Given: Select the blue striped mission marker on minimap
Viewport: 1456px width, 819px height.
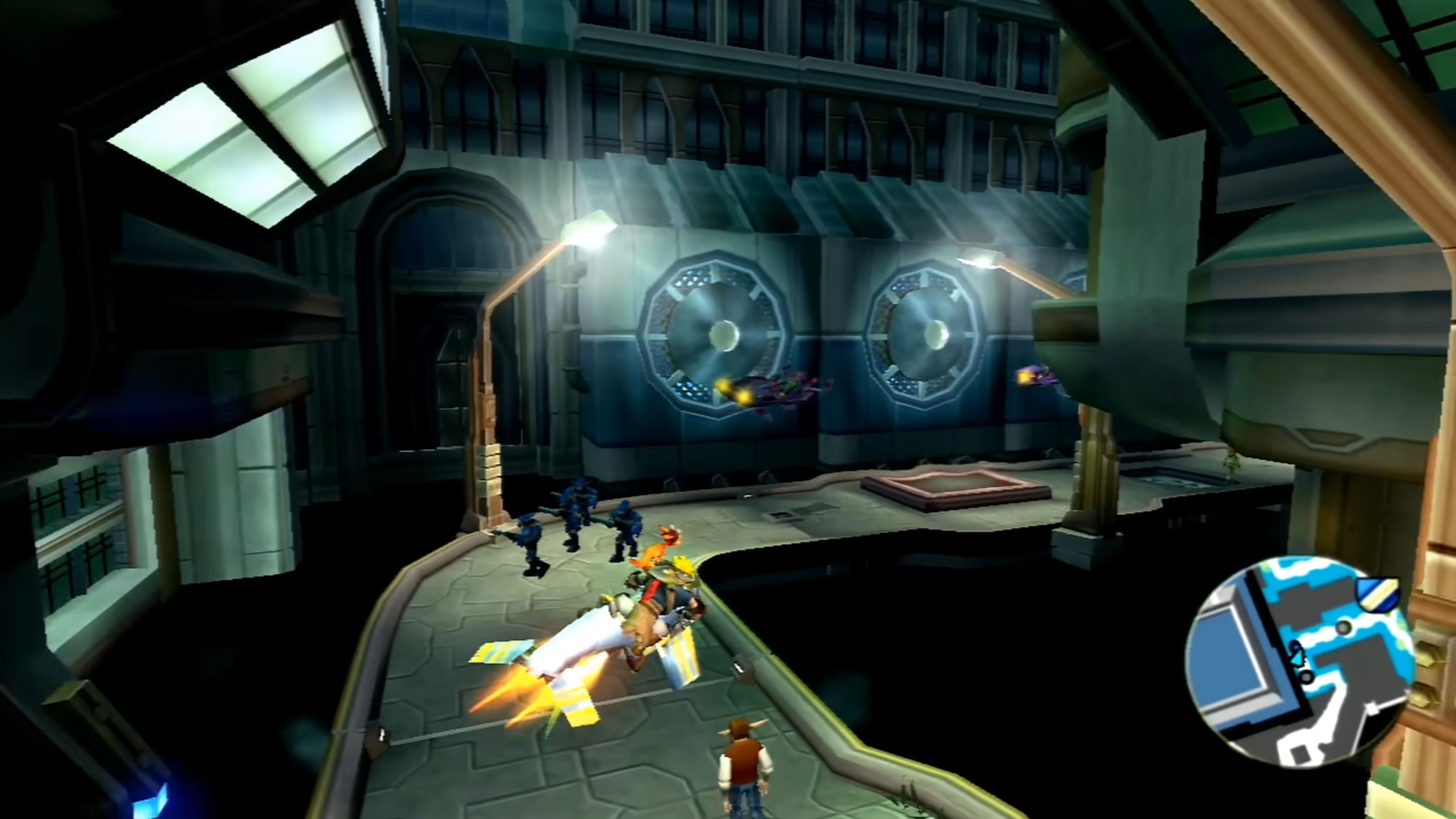Looking at the screenshot, I should click(1379, 594).
